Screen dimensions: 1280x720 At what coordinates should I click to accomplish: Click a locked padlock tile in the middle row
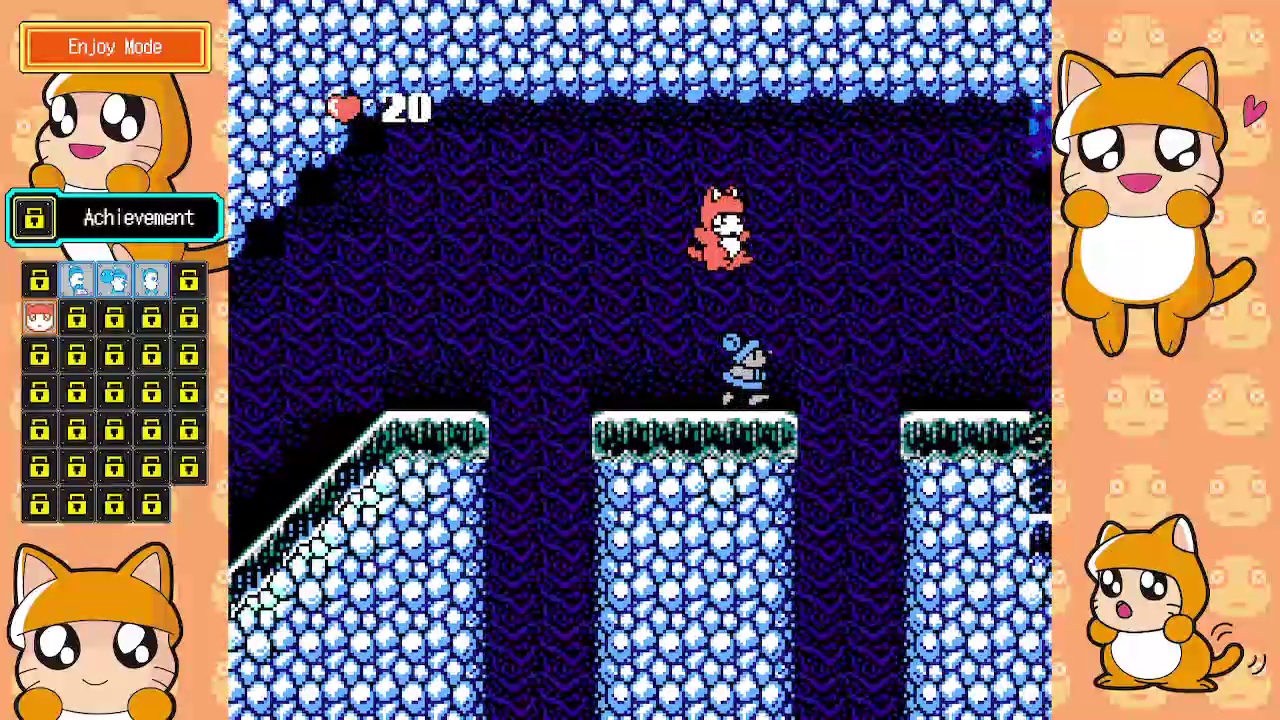tap(113, 393)
